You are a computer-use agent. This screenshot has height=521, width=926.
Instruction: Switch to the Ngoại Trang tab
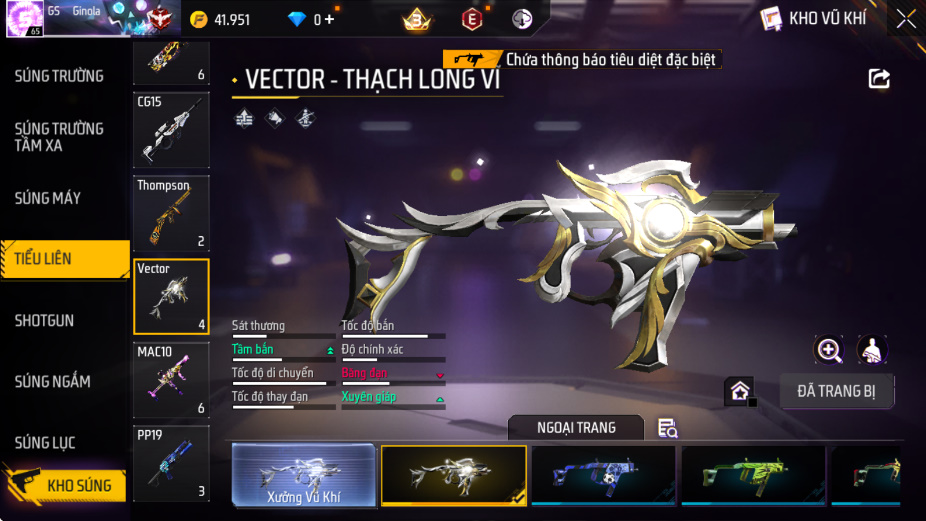(x=576, y=428)
